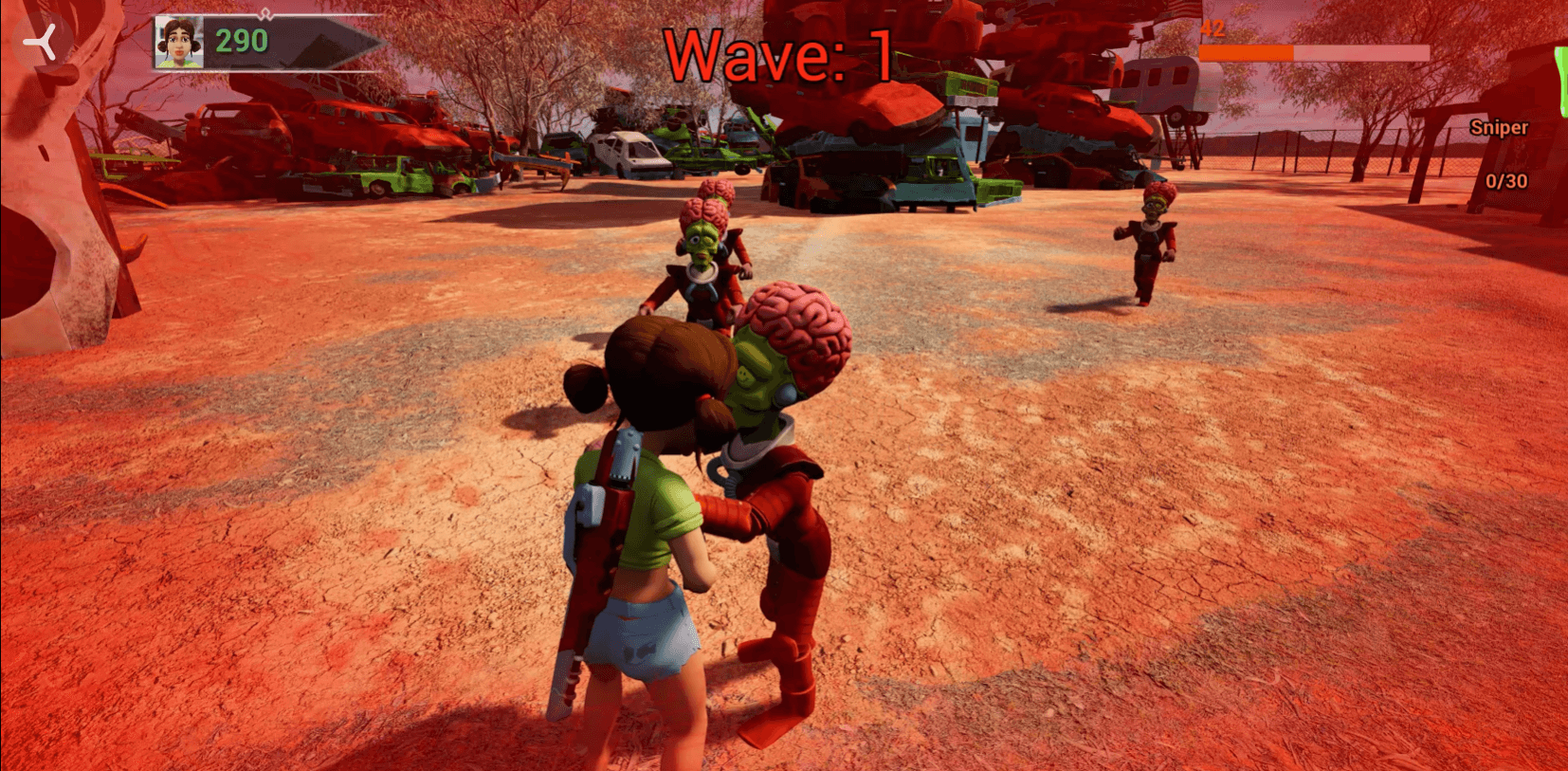Screen dimensions: 1568x771
Task: Tap the movement joystick icon
Action: click(39, 43)
